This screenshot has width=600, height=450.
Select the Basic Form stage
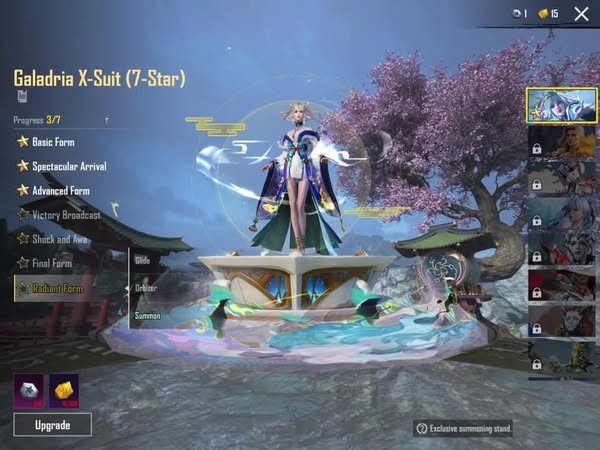click(53, 142)
